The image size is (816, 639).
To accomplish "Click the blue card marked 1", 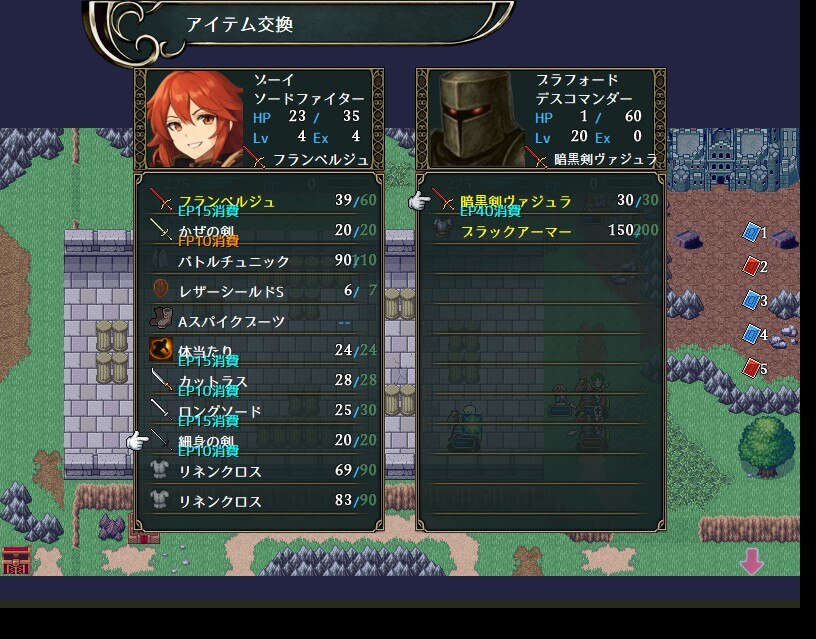I will click(x=752, y=232).
